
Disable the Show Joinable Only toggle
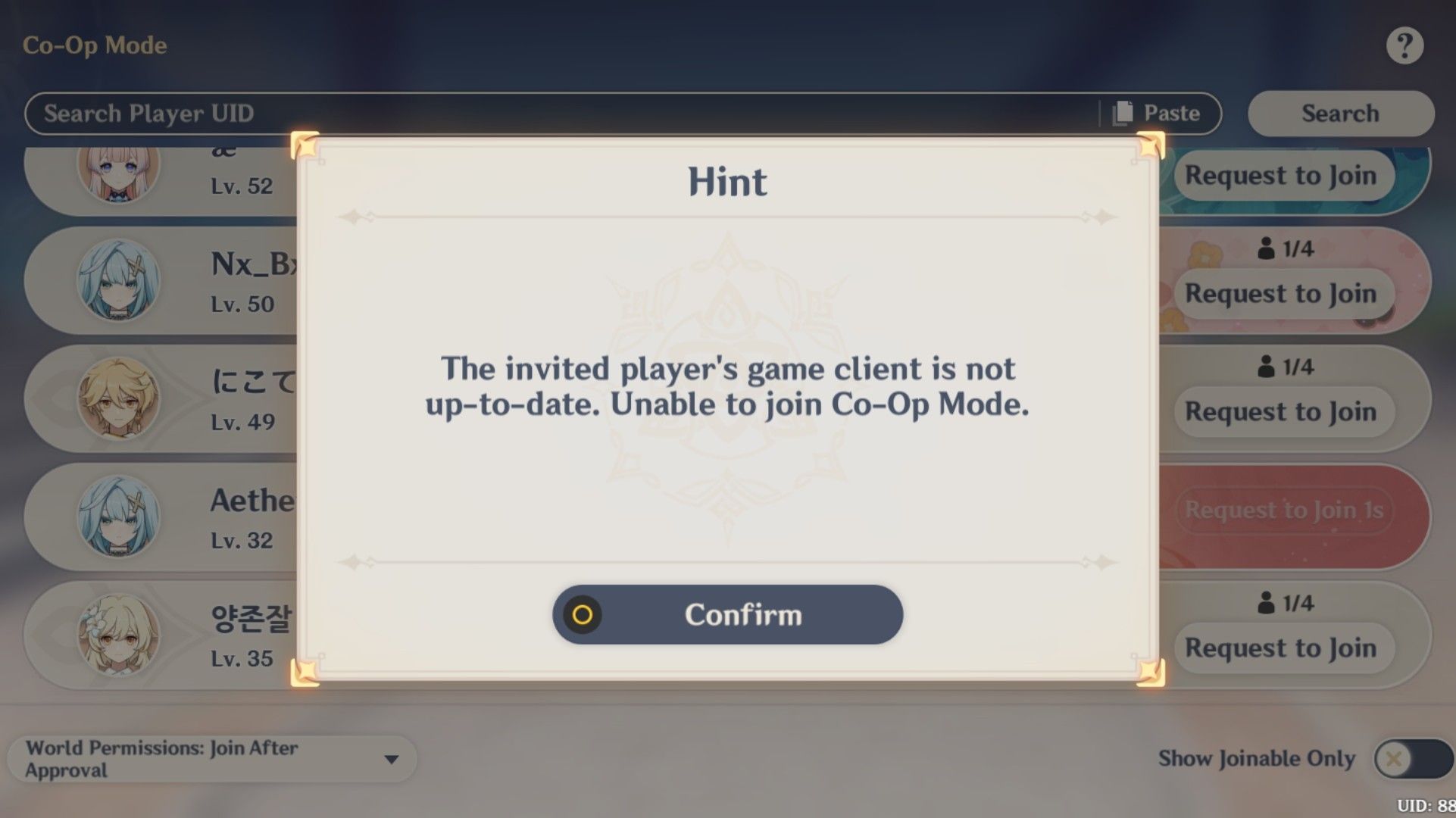[1414, 758]
